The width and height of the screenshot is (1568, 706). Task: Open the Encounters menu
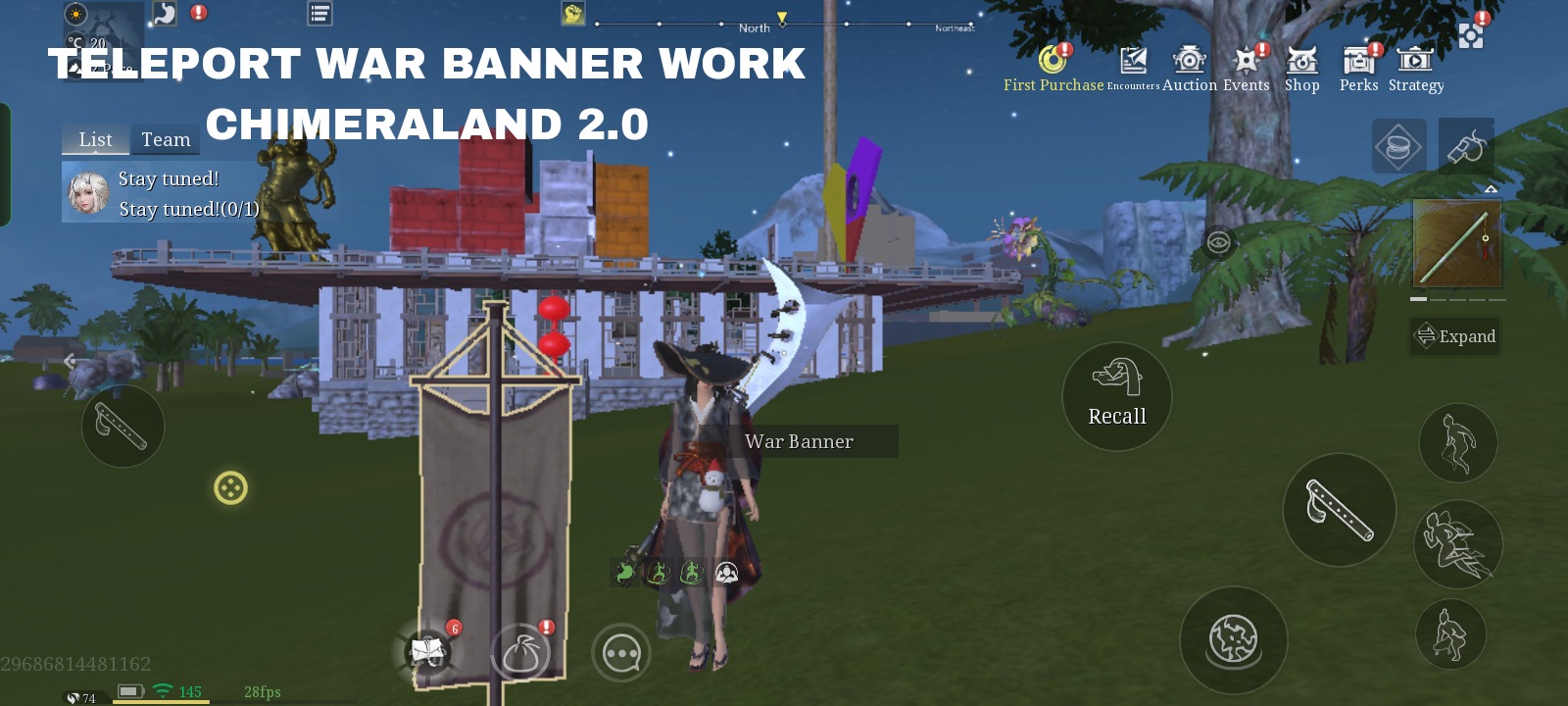coord(1133,68)
